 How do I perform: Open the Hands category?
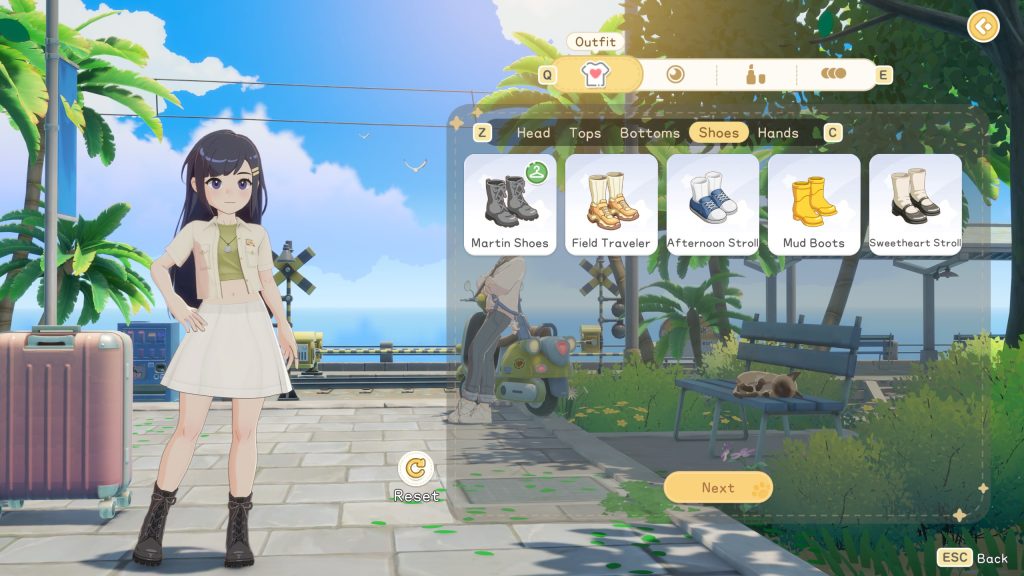coord(778,133)
